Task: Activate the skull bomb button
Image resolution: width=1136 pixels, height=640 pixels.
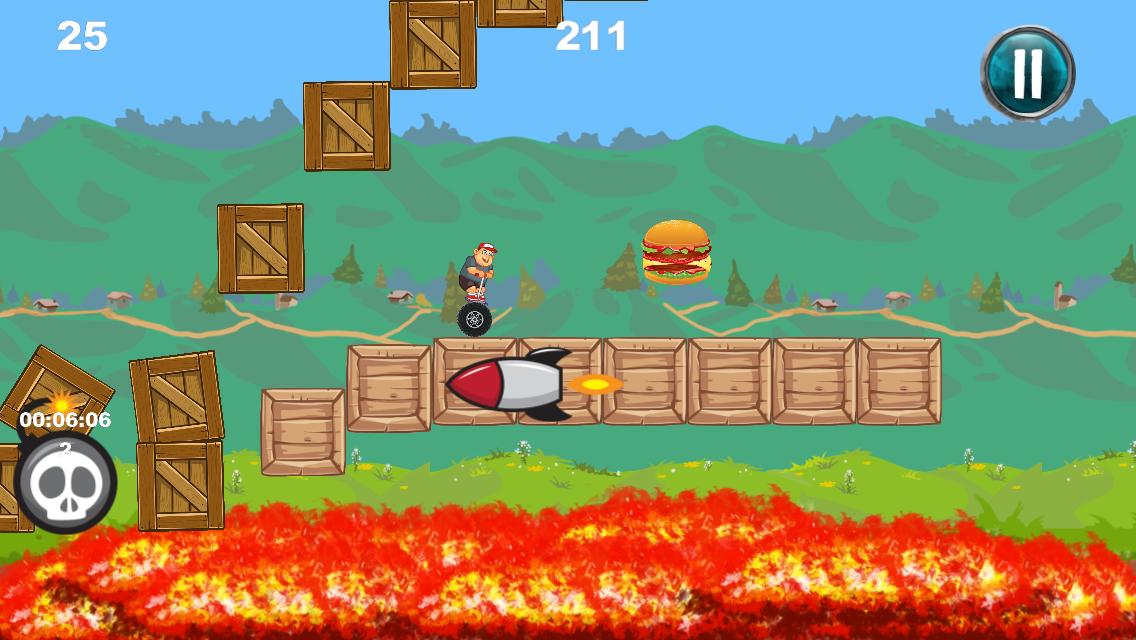Action: point(66,483)
